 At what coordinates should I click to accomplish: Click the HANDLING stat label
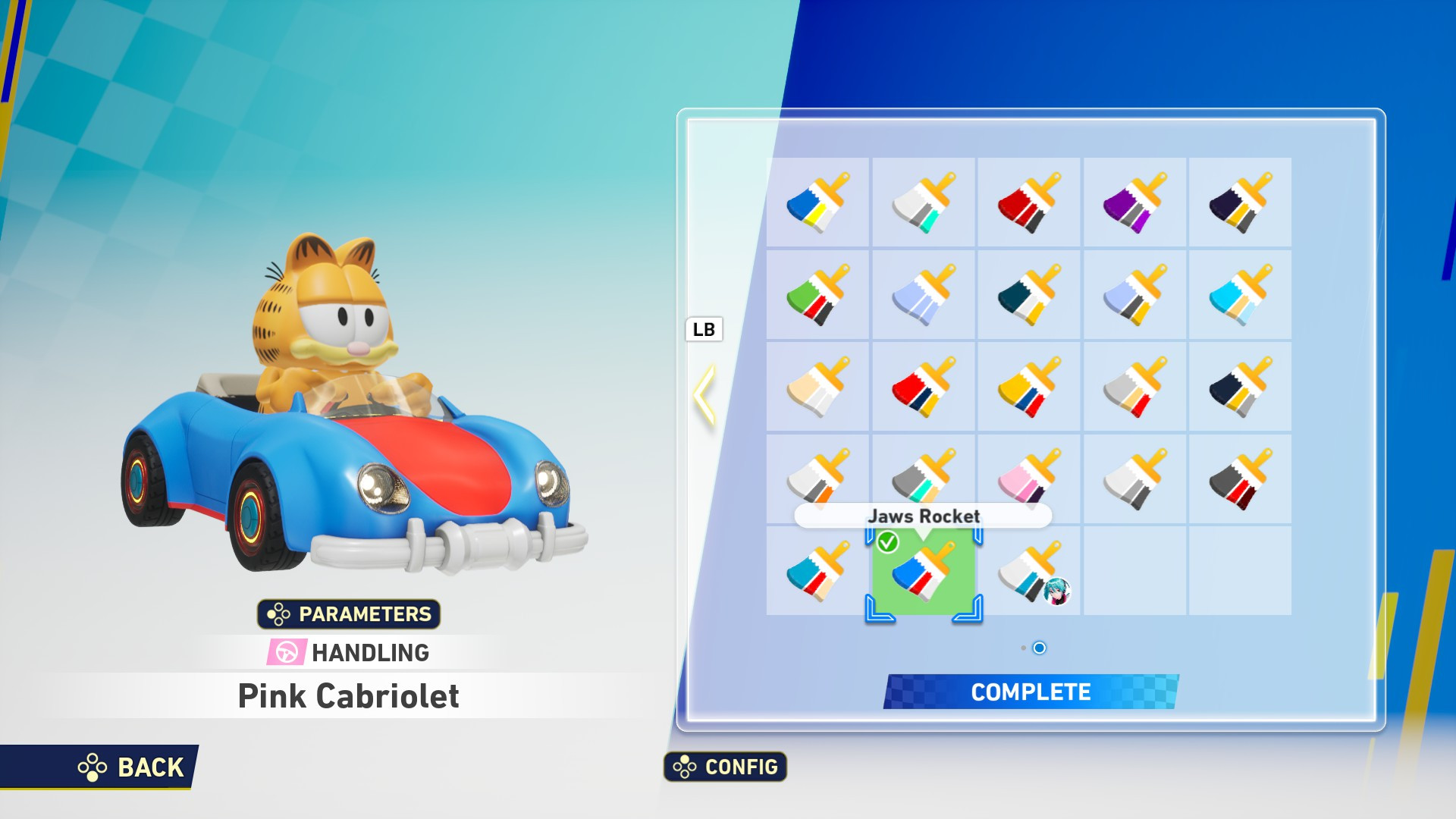pyautogui.click(x=349, y=652)
